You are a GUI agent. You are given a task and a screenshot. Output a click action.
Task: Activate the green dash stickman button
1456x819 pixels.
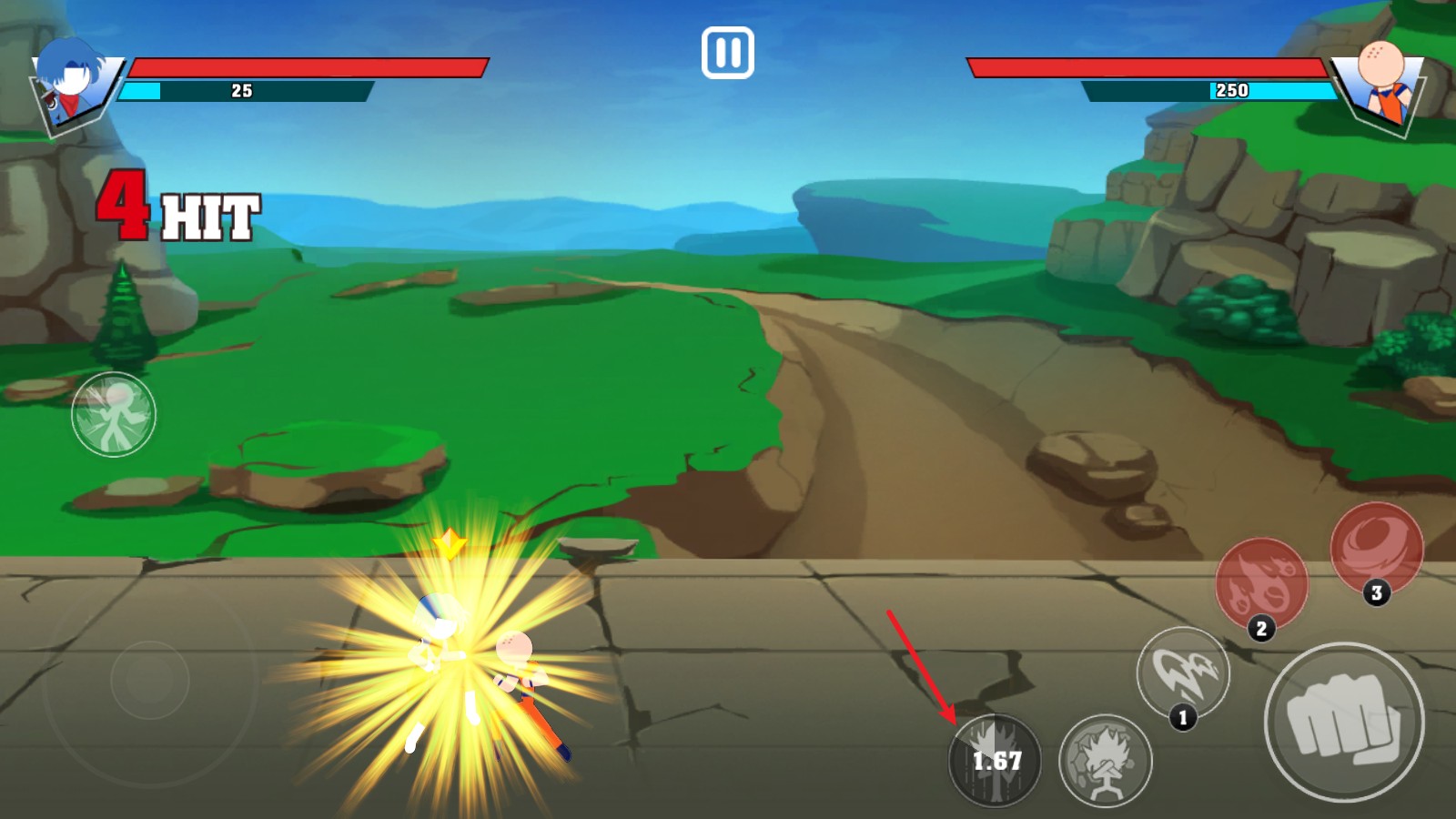[114, 414]
